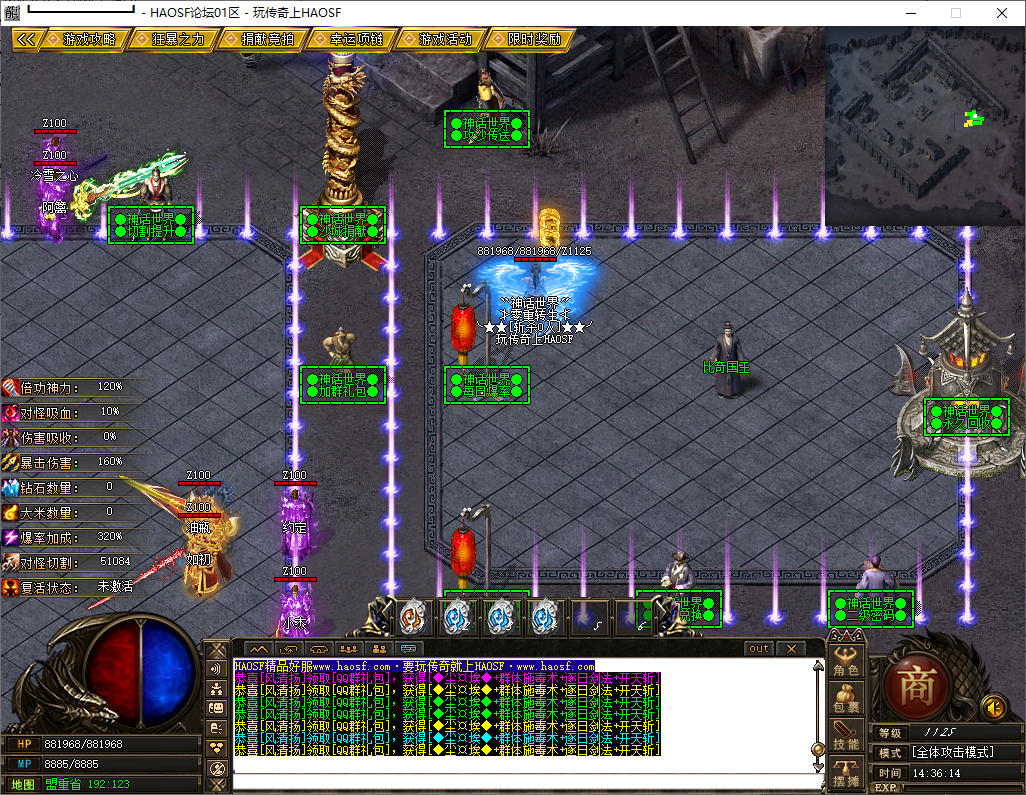Maximize the game window
Screen dimensions: 1026x795
pos(955,13)
